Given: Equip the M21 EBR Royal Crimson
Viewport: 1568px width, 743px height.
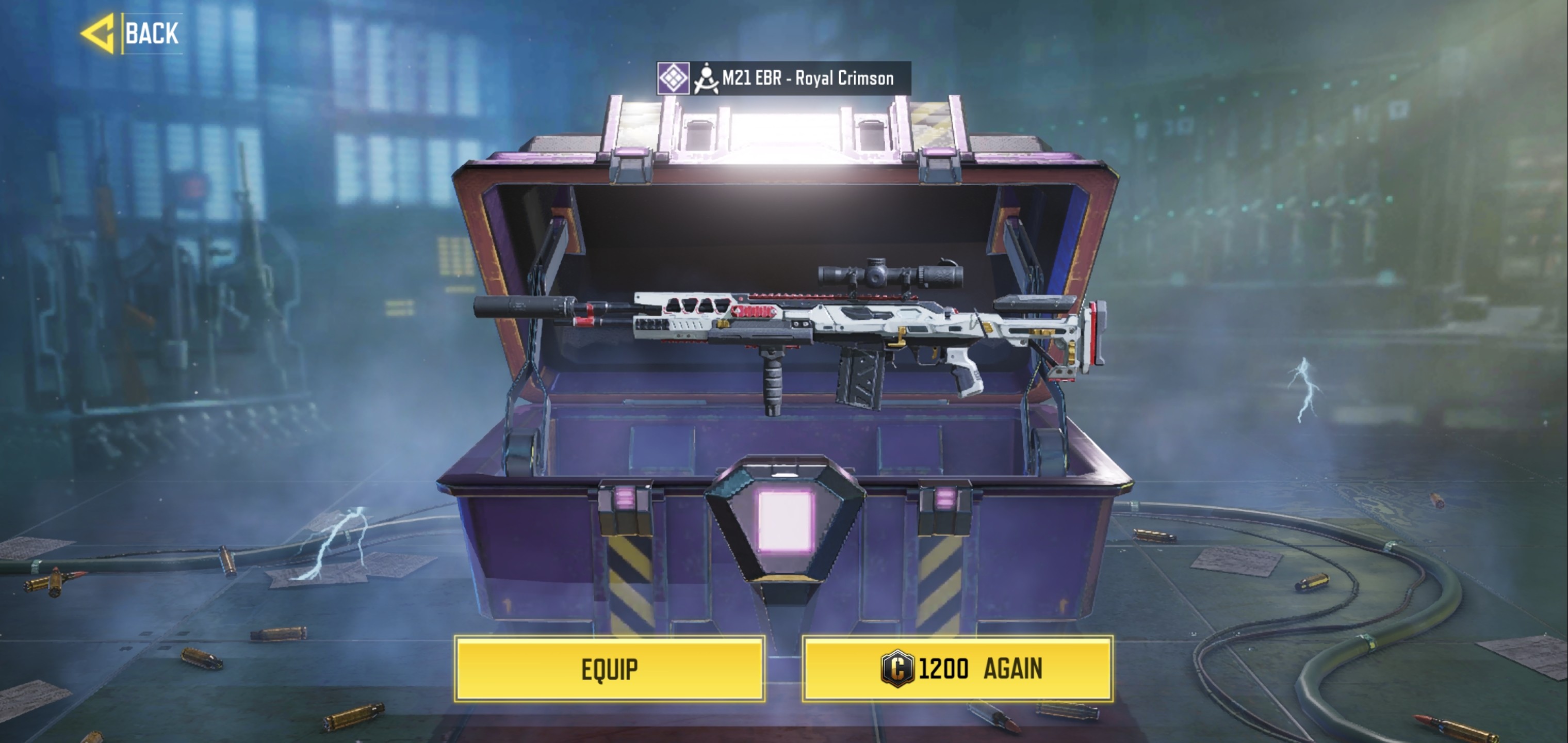Looking at the screenshot, I should [x=609, y=669].
